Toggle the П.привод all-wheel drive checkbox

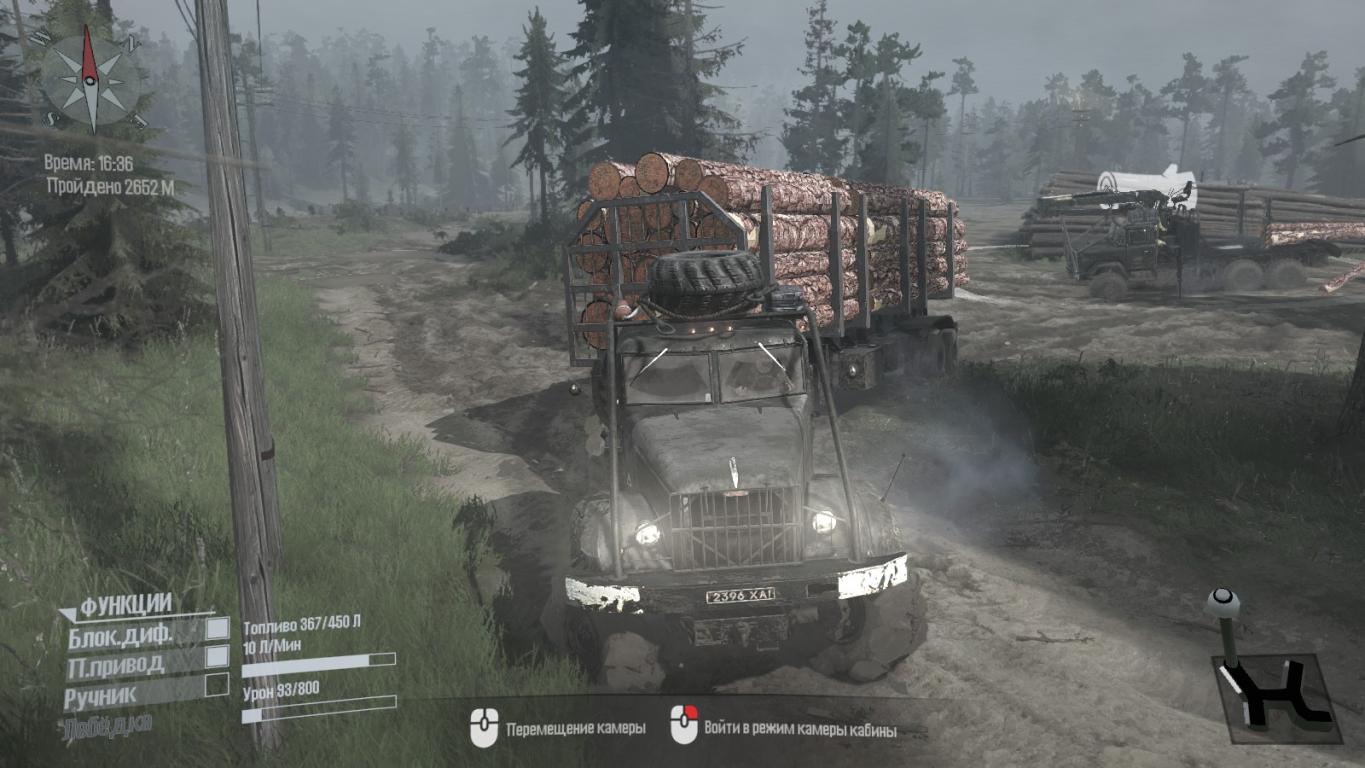[x=217, y=656]
